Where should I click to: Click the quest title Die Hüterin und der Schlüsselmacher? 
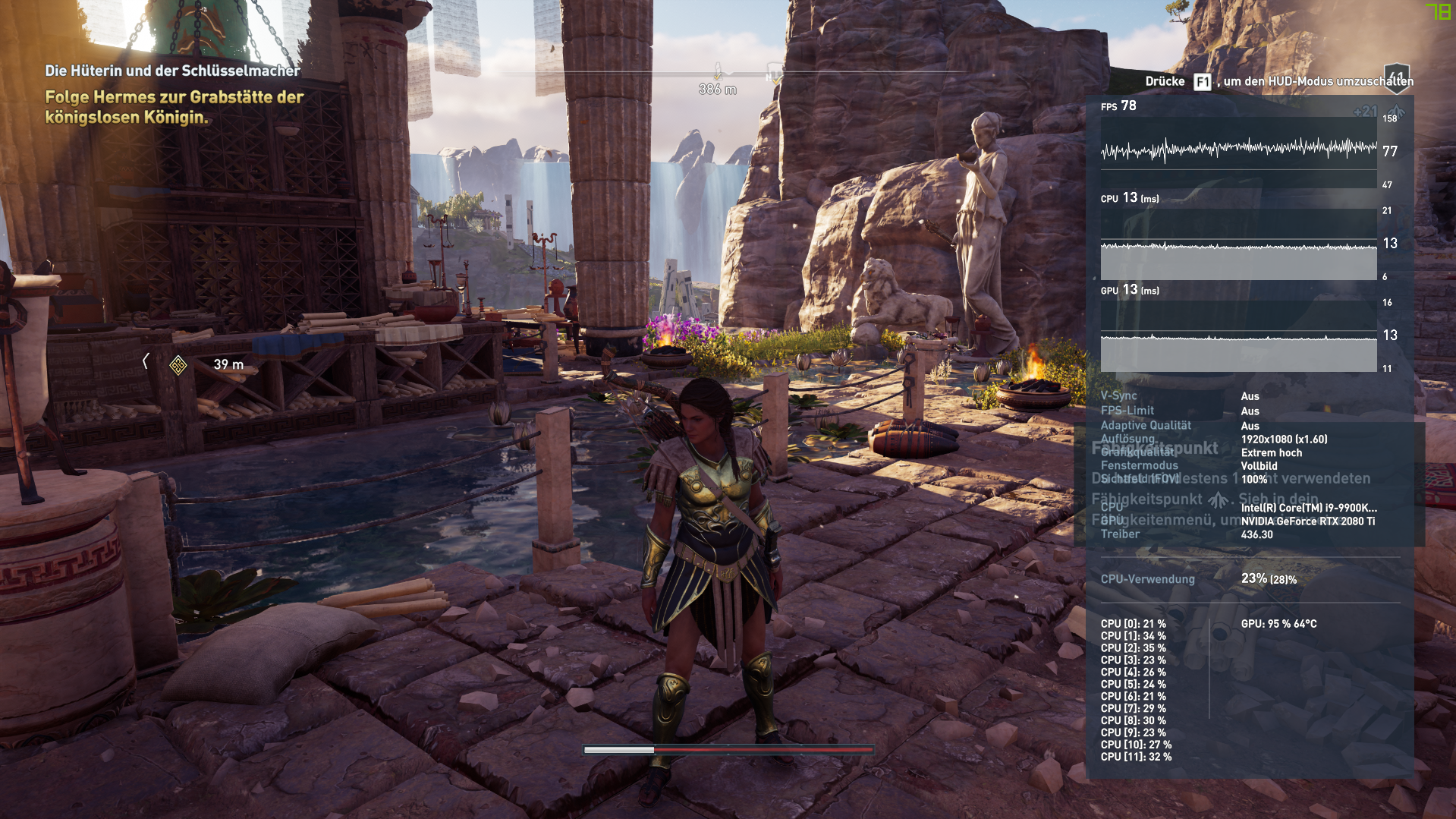click(173, 70)
